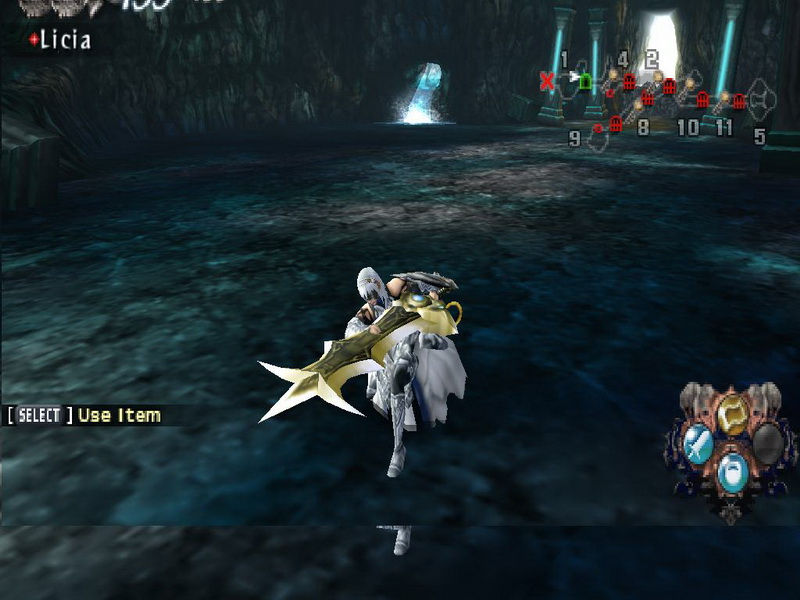Click the red X marker on the minimap
The height and width of the screenshot is (600, 800).
547,80
